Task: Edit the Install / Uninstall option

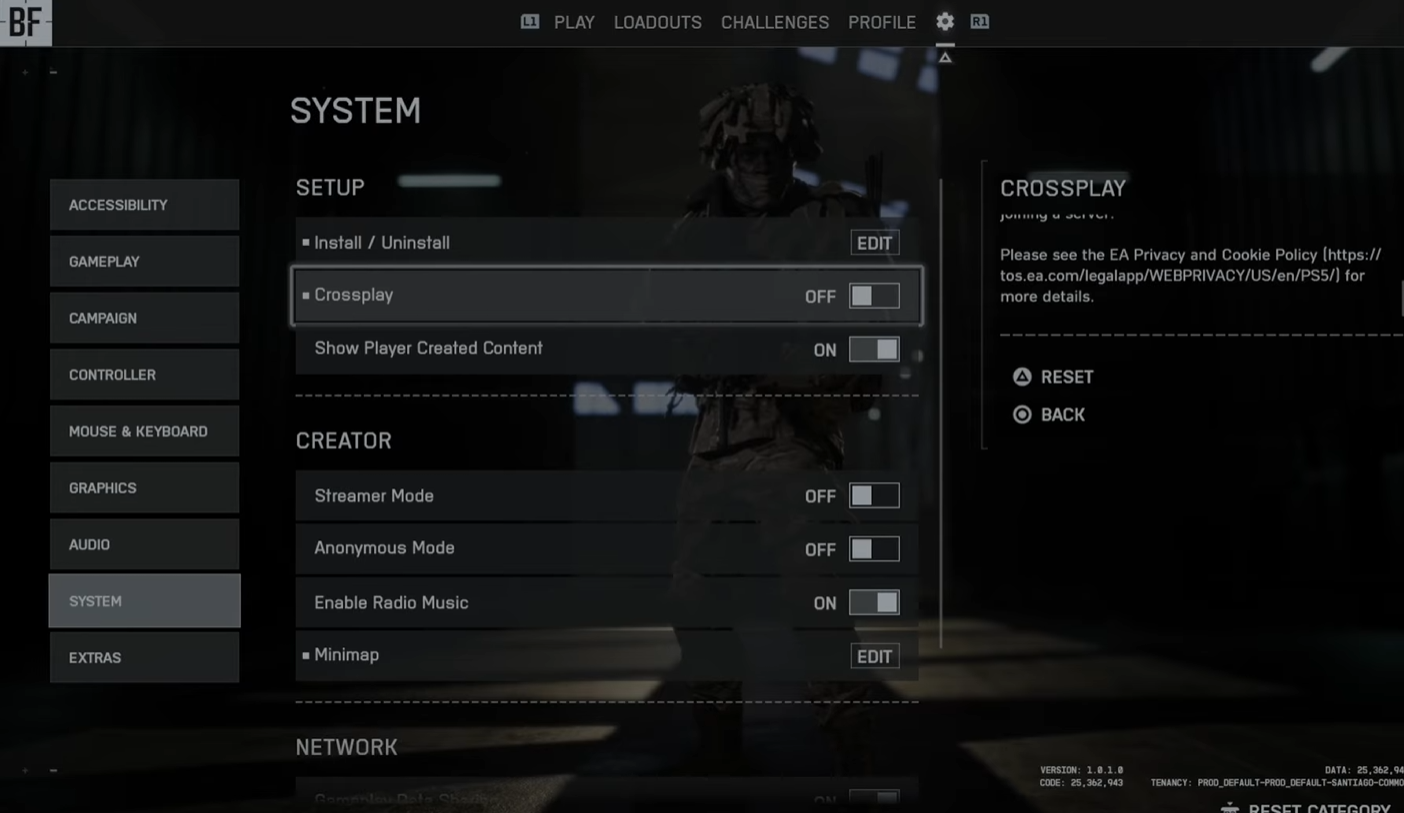Action: pos(874,243)
